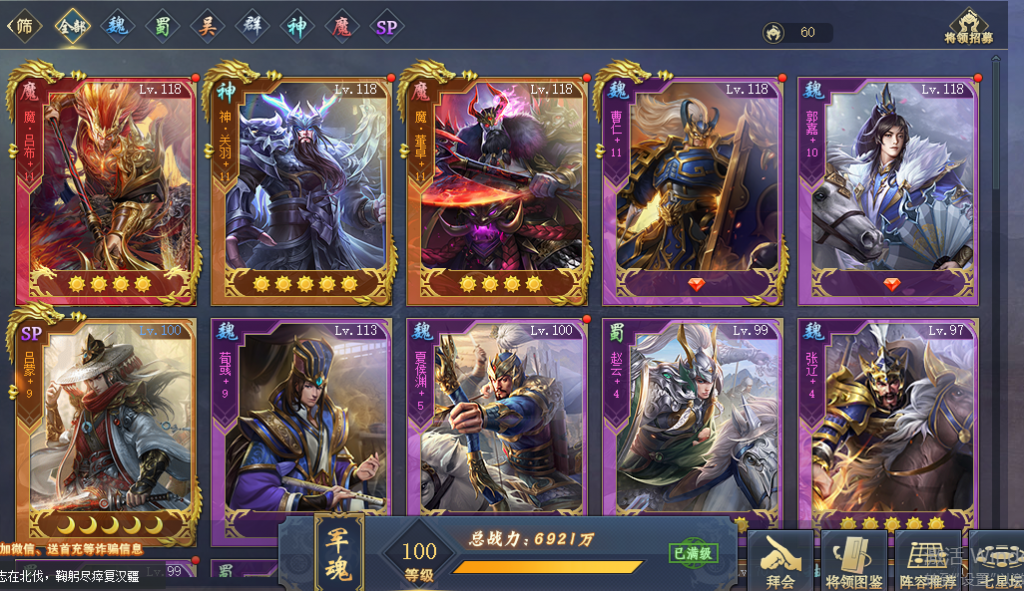This screenshot has height=591, width=1024.
Task: Open the 将领图鉴 hero codex
Action: [x=853, y=562]
